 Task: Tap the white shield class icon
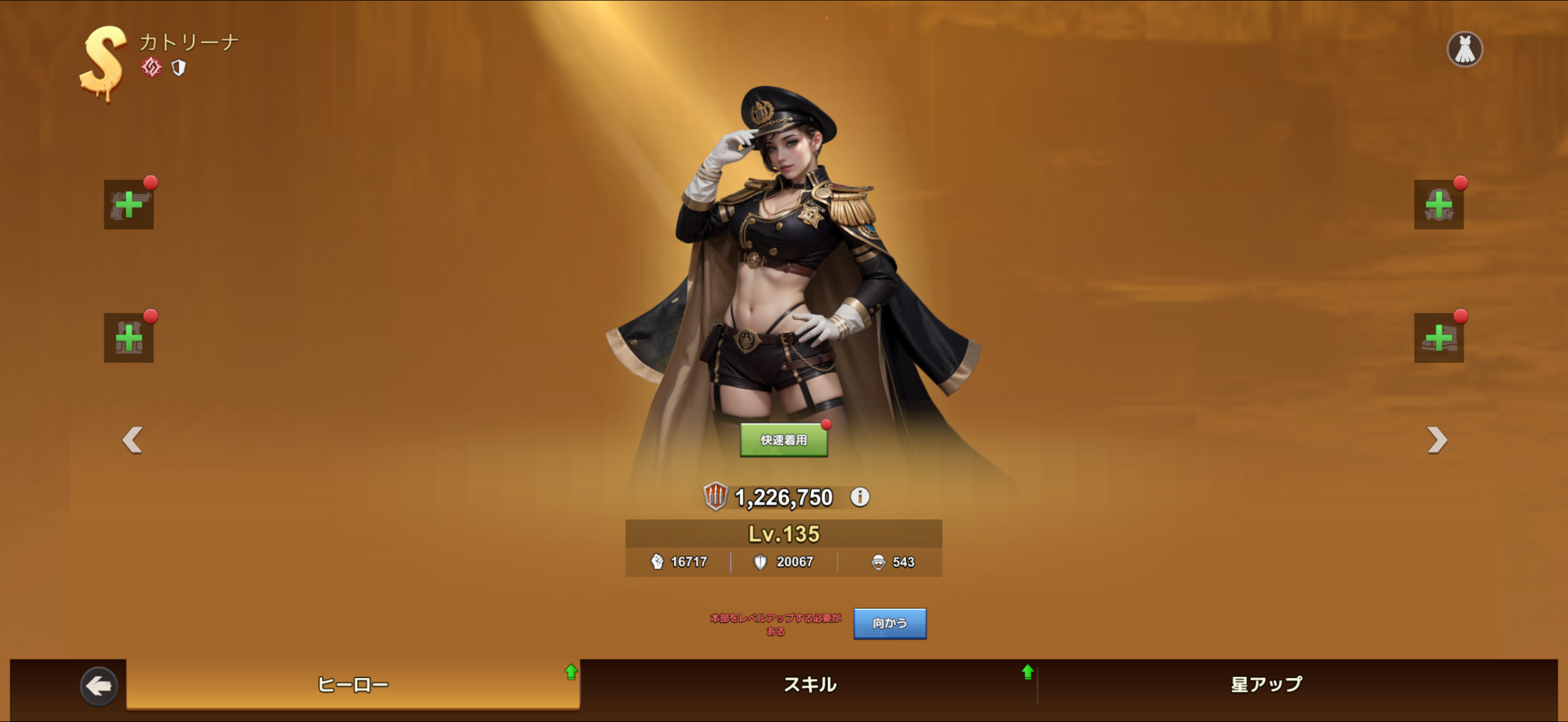coord(178,67)
